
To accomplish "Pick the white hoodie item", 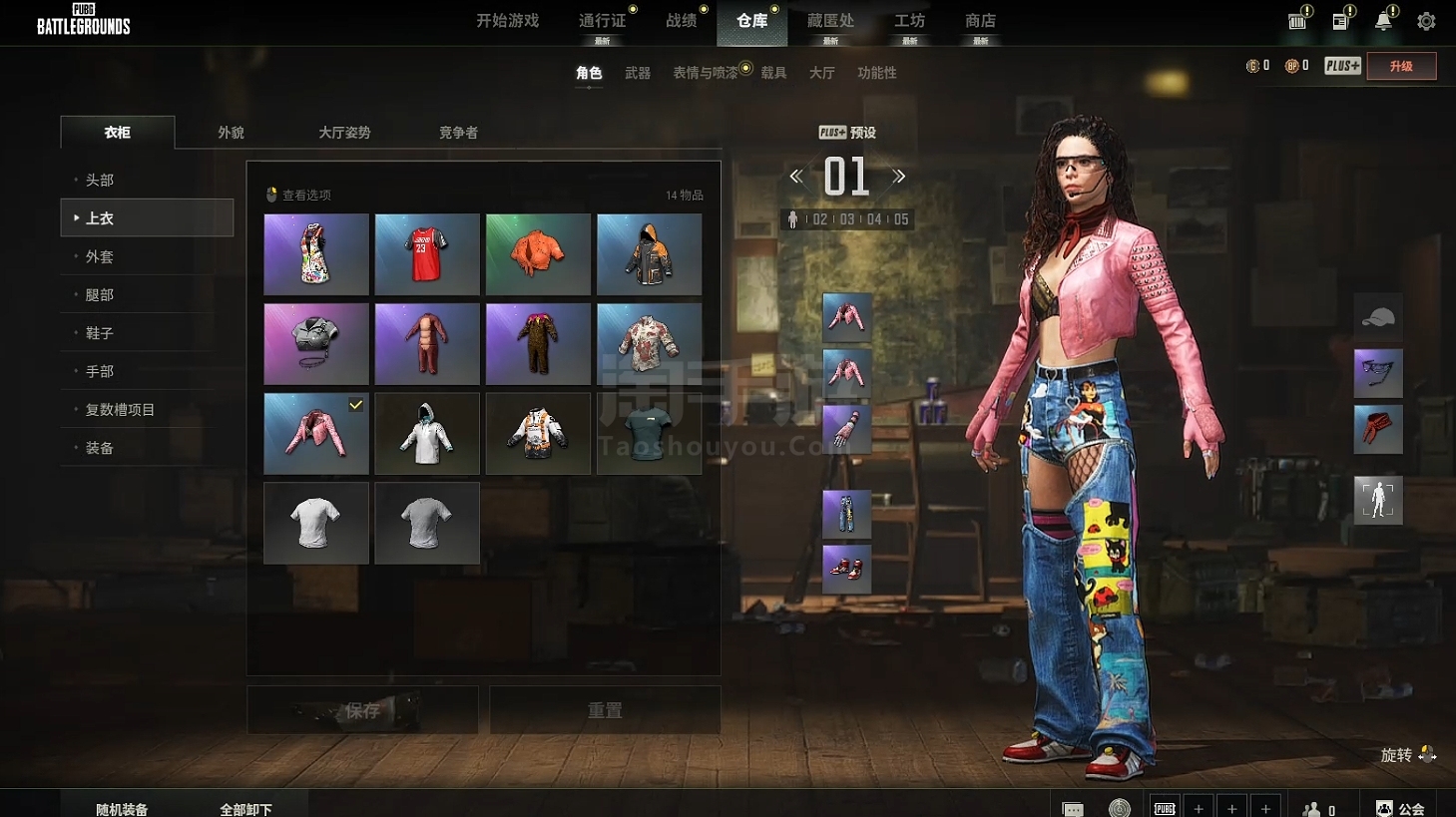I will (x=427, y=434).
